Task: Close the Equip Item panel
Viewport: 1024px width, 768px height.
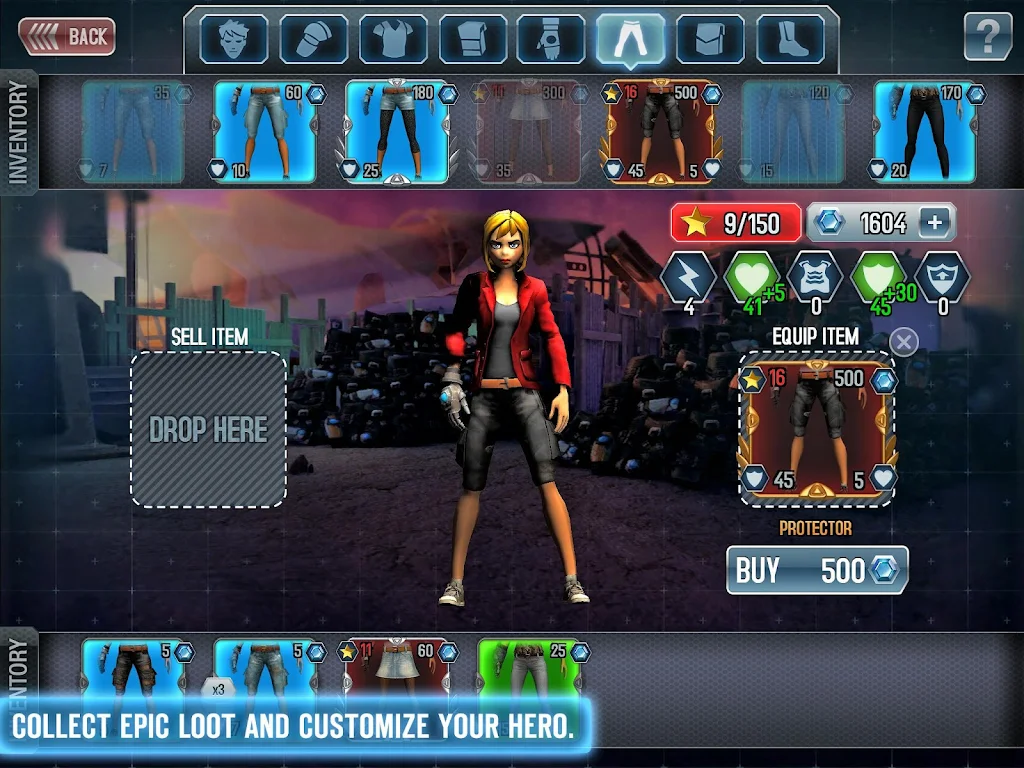Action: coord(903,342)
